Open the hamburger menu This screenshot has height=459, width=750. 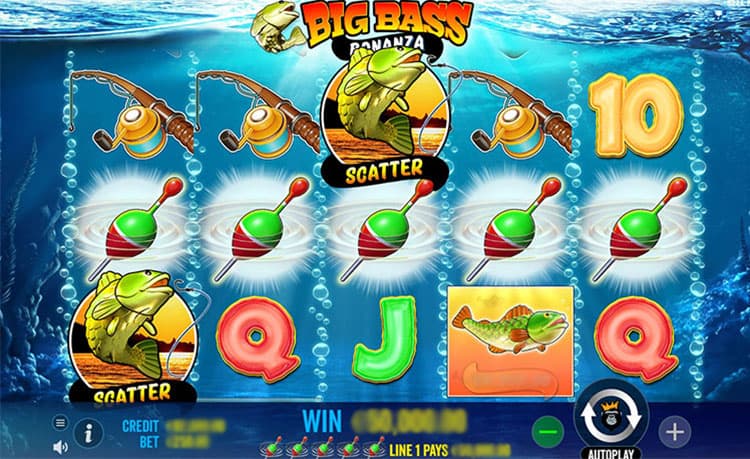(60, 423)
